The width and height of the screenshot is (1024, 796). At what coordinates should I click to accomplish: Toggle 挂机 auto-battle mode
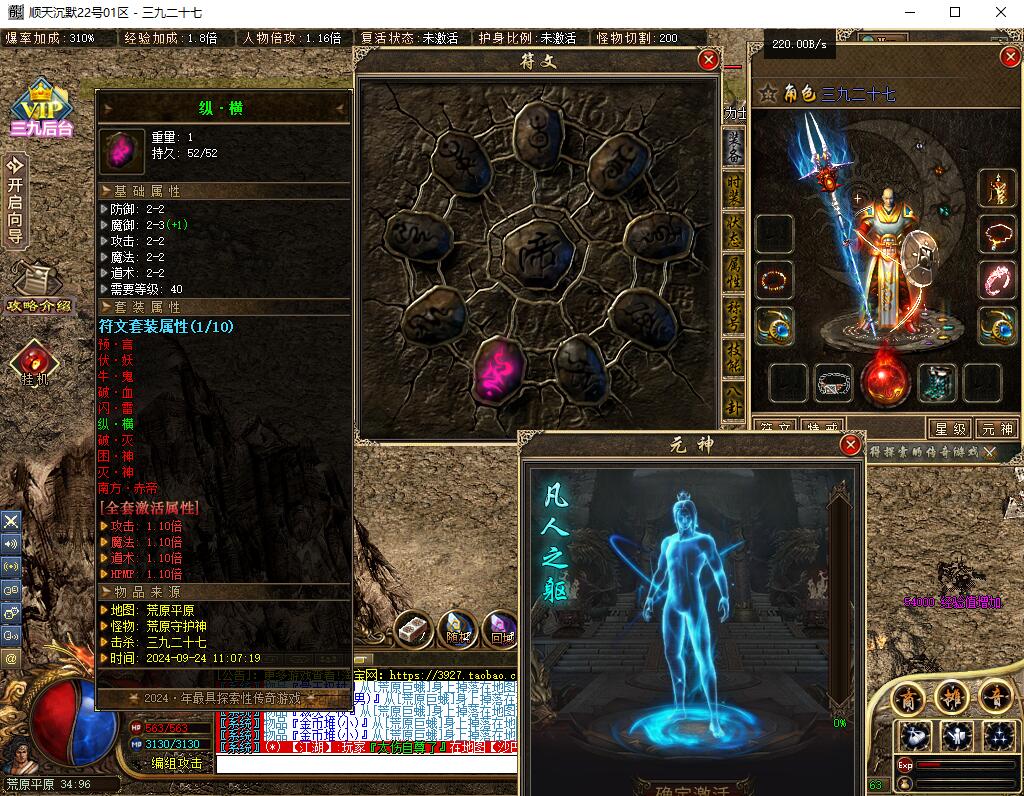pyautogui.click(x=35, y=365)
